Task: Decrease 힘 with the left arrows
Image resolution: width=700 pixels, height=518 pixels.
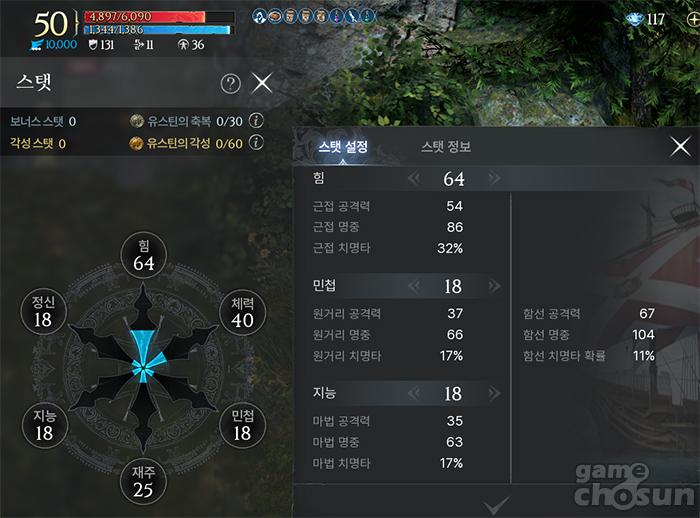Action: (x=413, y=179)
